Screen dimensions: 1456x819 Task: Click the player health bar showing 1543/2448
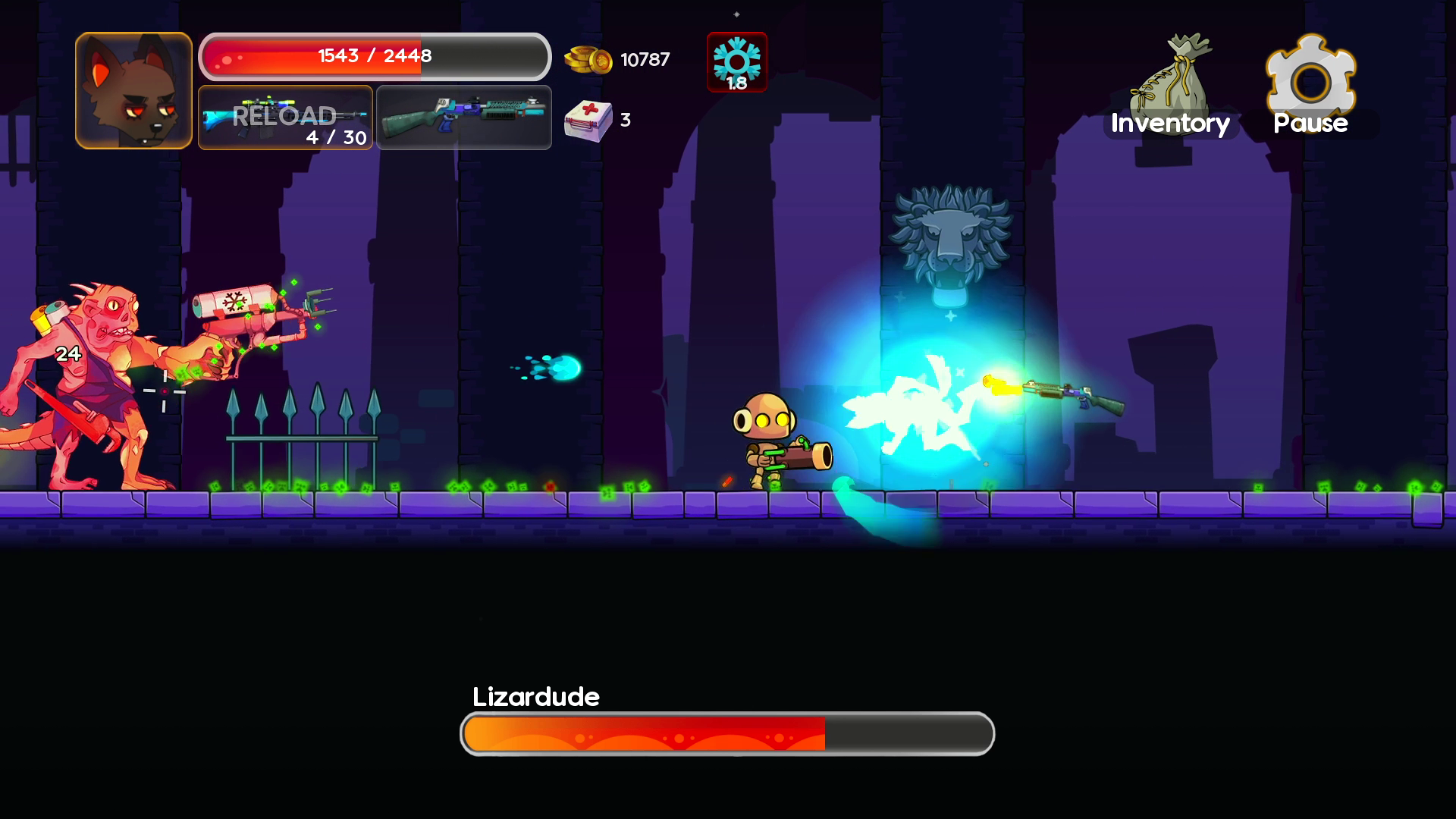point(374,55)
